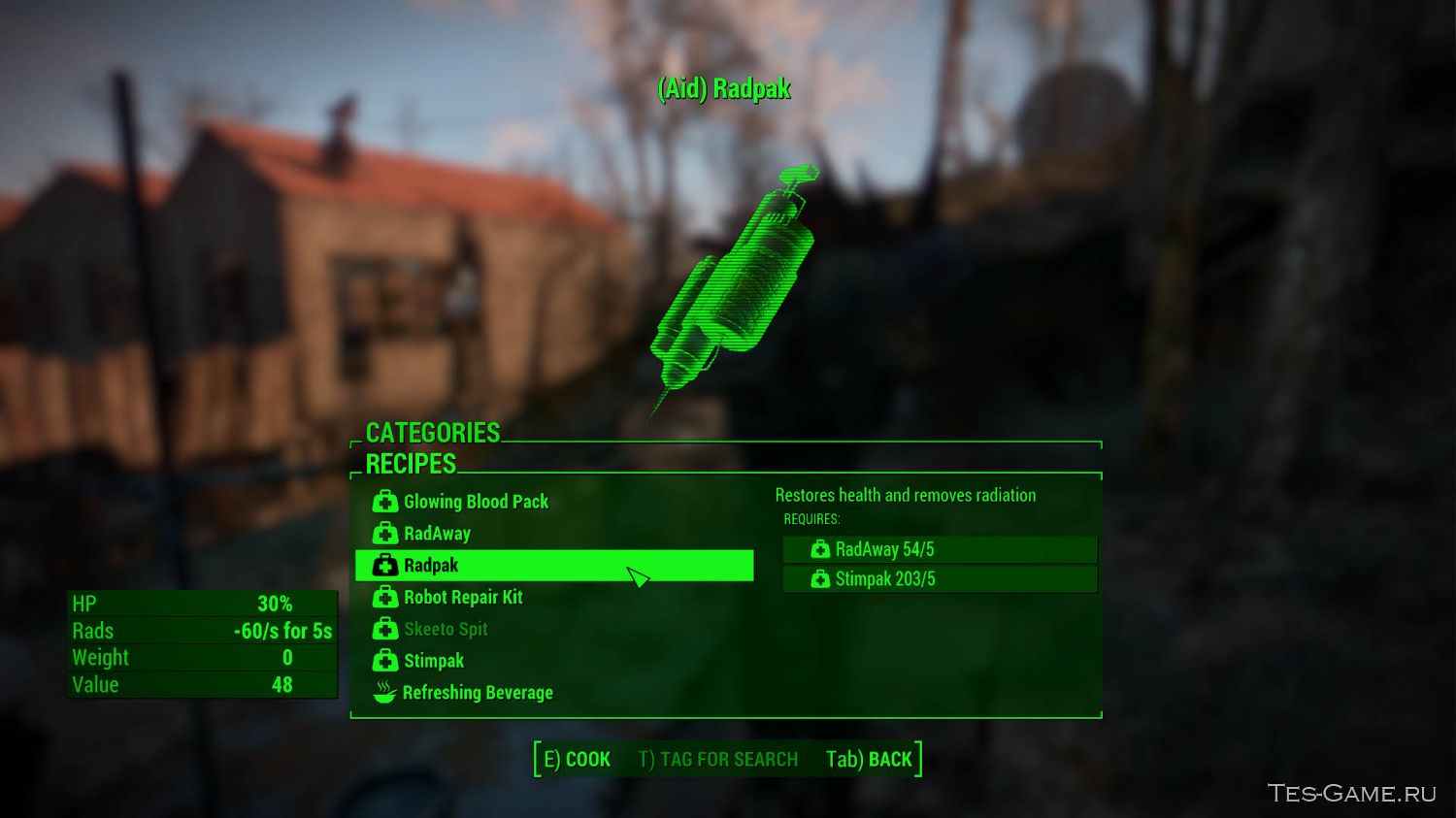The width and height of the screenshot is (1456, 818).
Task: Click the medkit icon in the Stimpak requirement row
Action: (x=820, y=578)
